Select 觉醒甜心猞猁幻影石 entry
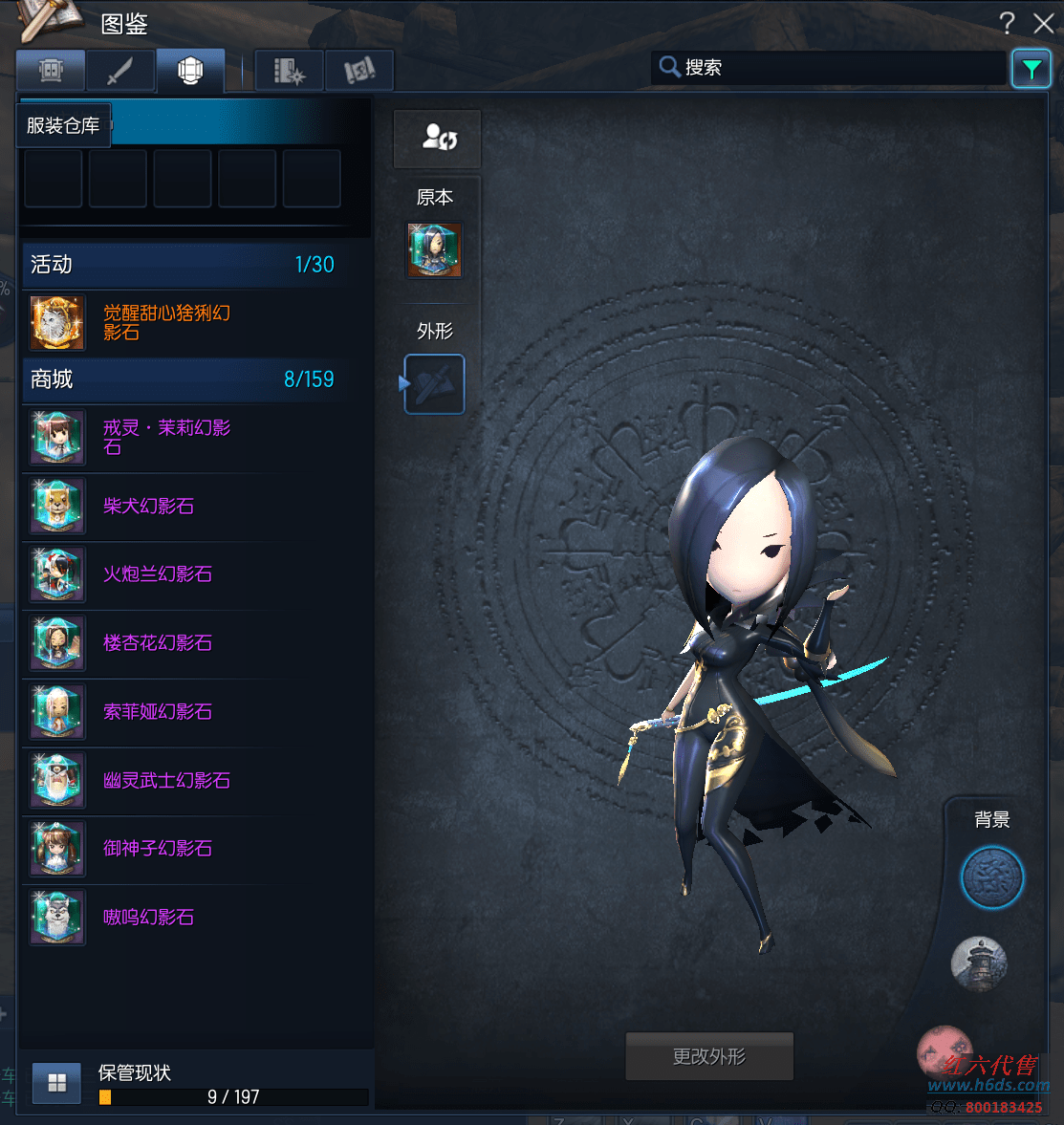1064x1125 pixels. tap(166, 323)
